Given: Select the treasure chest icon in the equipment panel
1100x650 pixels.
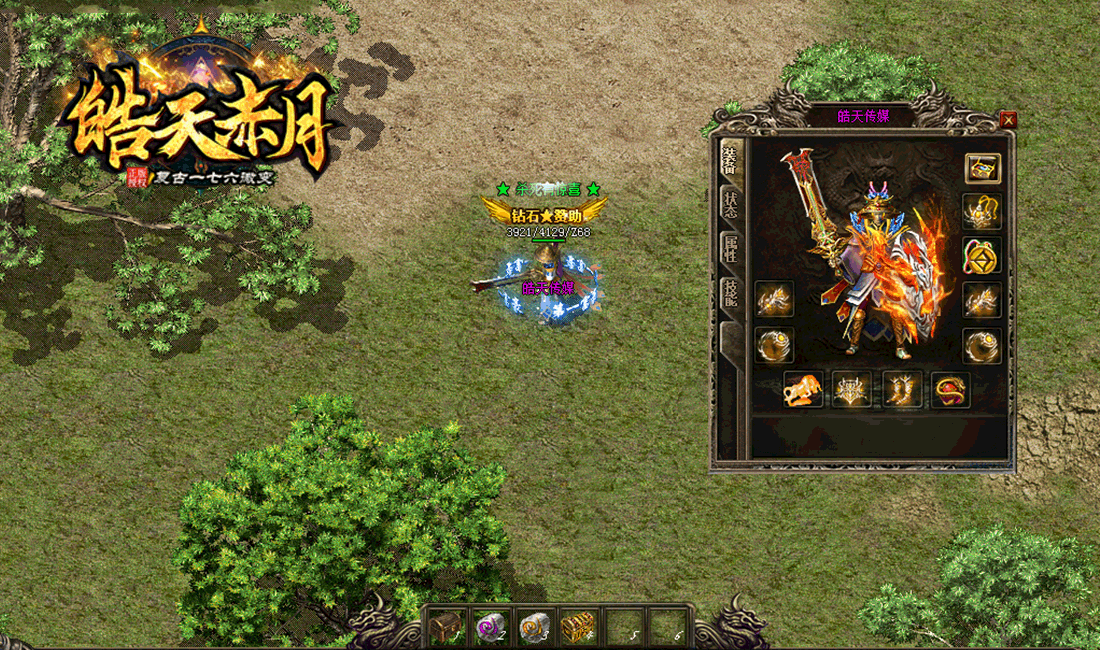Looking at the screenshot, I should 982,167.
